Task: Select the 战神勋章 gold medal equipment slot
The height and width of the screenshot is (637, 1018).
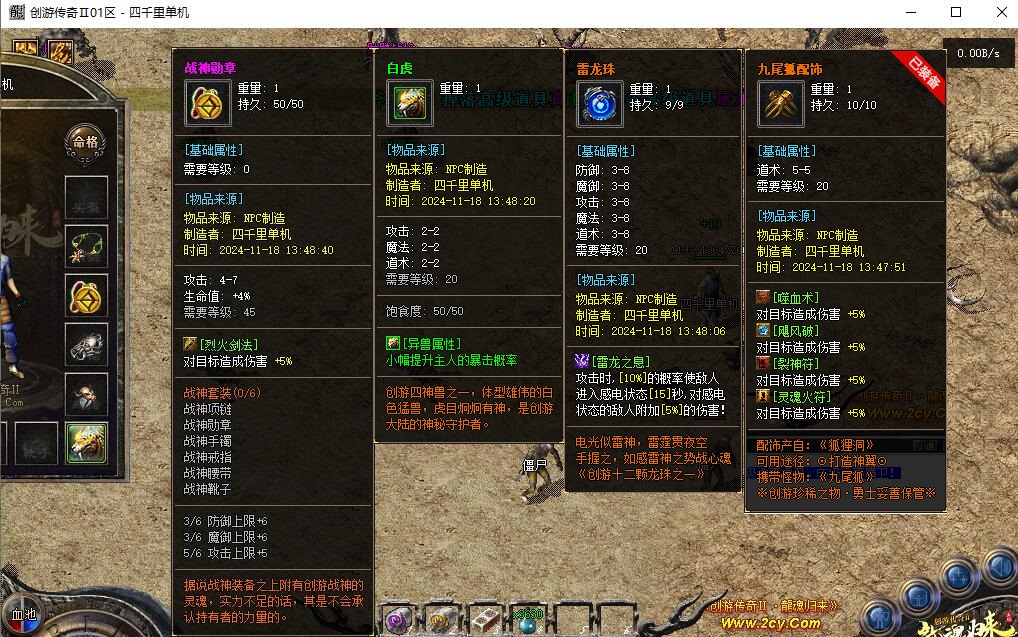Action: (86, 296)
